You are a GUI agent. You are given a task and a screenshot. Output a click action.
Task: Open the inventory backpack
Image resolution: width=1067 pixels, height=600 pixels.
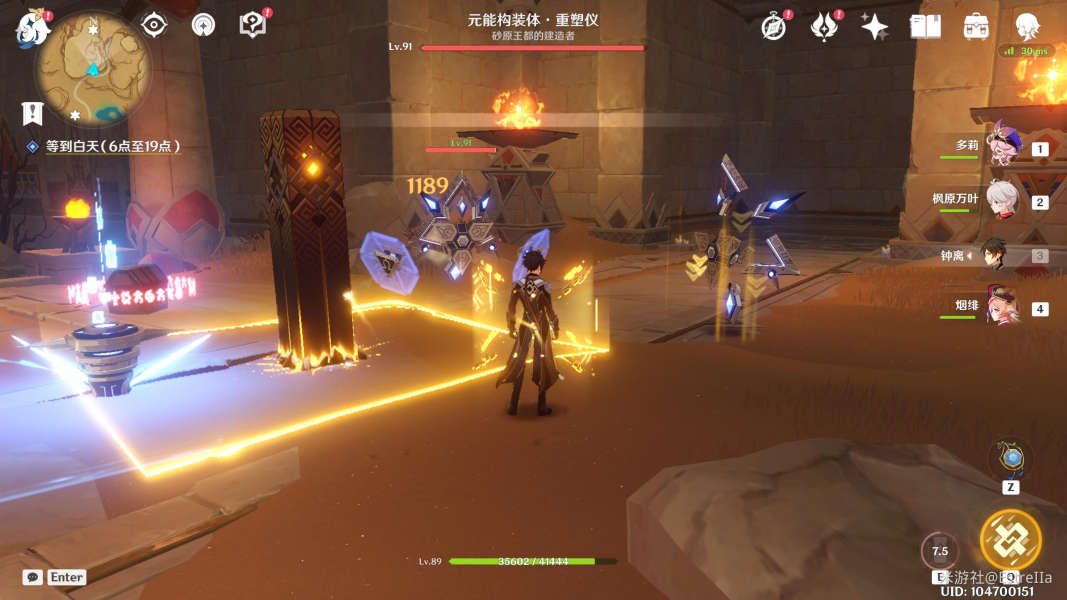click(x=976, y=27)
